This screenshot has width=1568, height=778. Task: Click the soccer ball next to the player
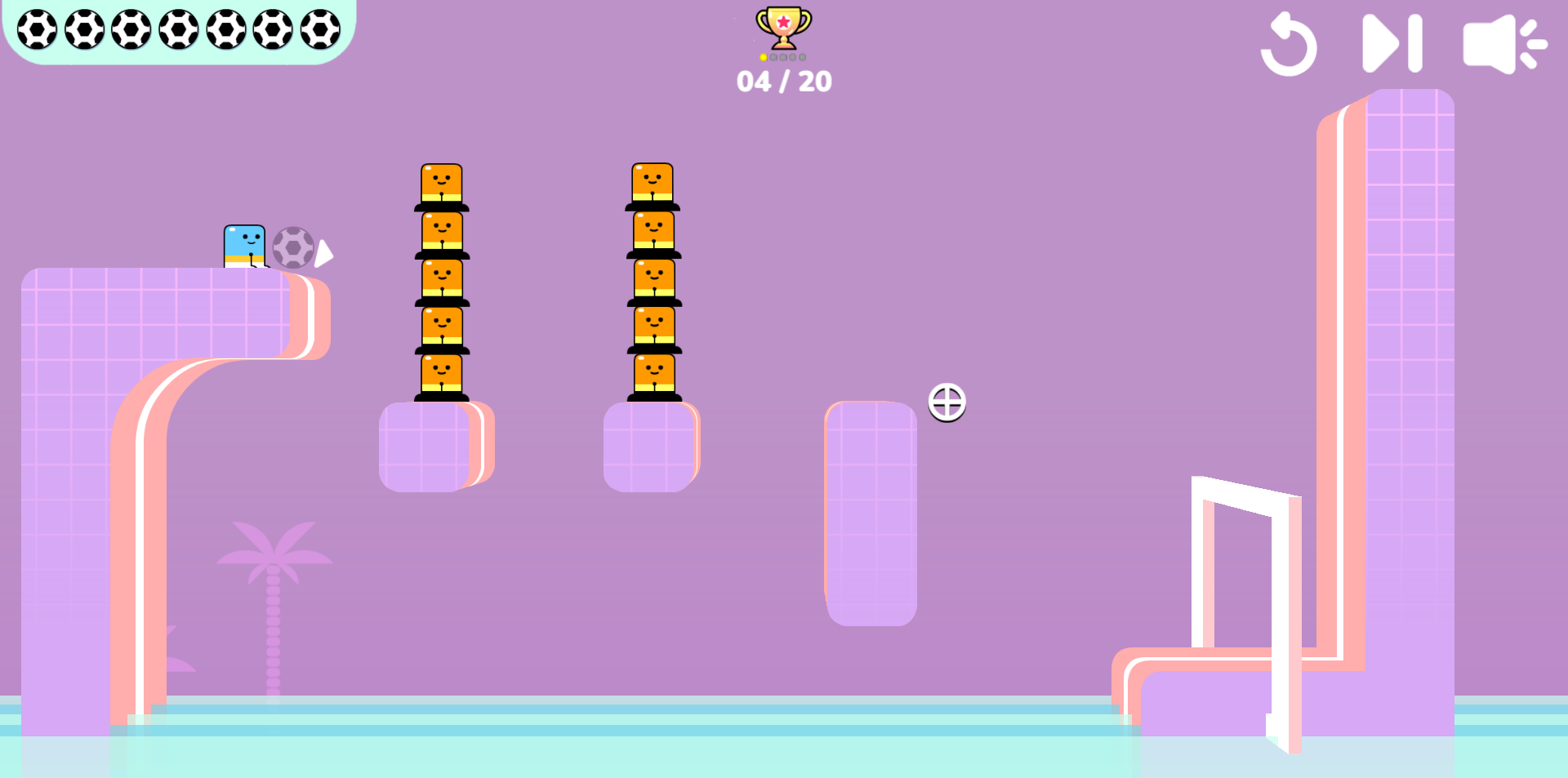(294, 249)
